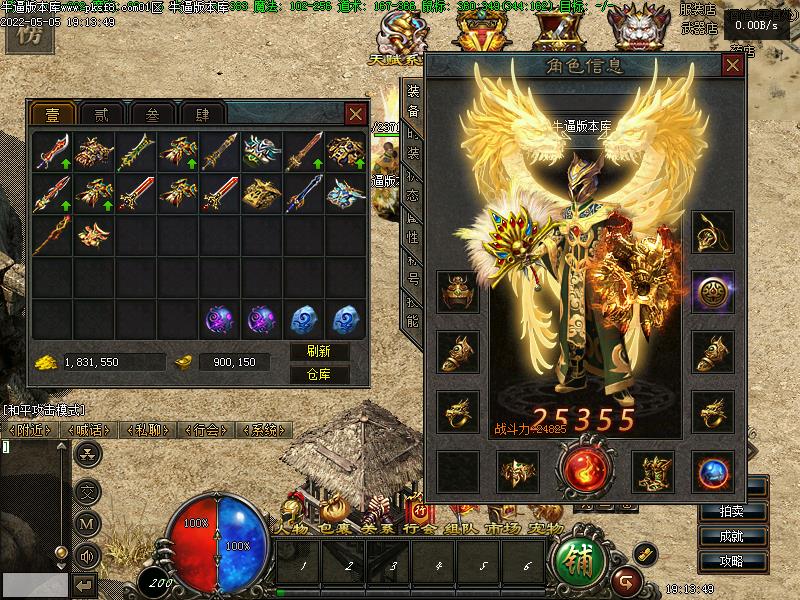
Task: Toggle the sound speaker button
Action: tap(88, 555)
